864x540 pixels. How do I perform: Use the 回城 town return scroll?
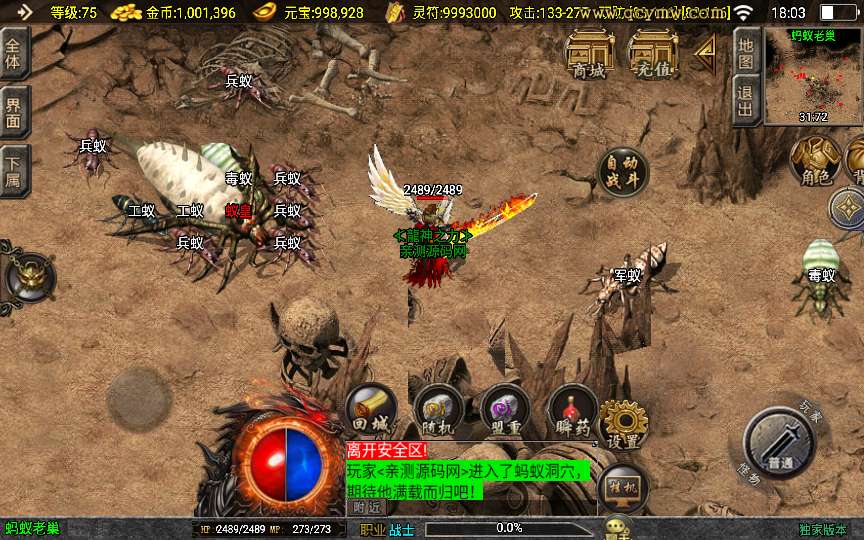tap(371, 411)
